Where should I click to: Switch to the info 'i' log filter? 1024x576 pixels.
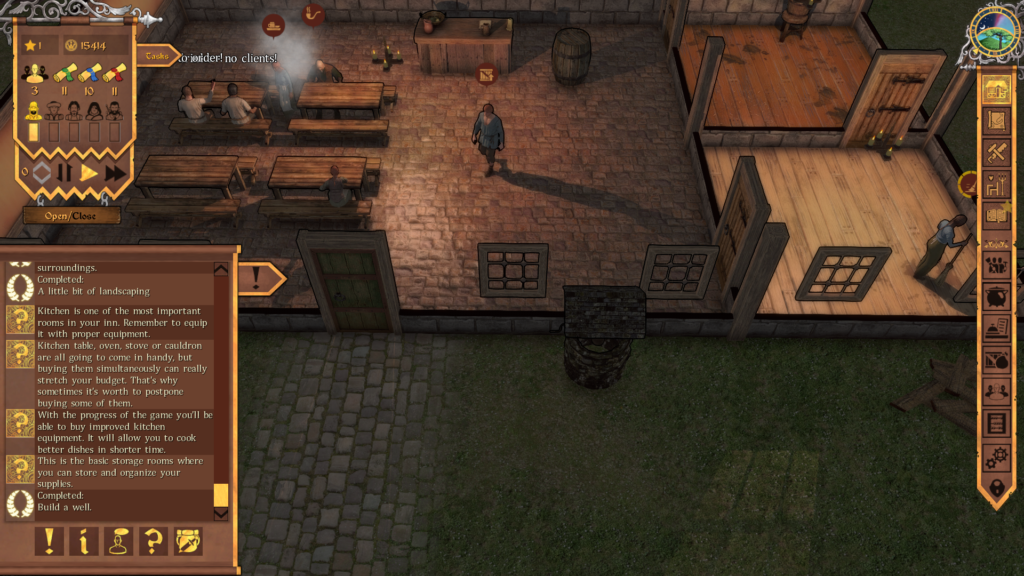[83, 541]
